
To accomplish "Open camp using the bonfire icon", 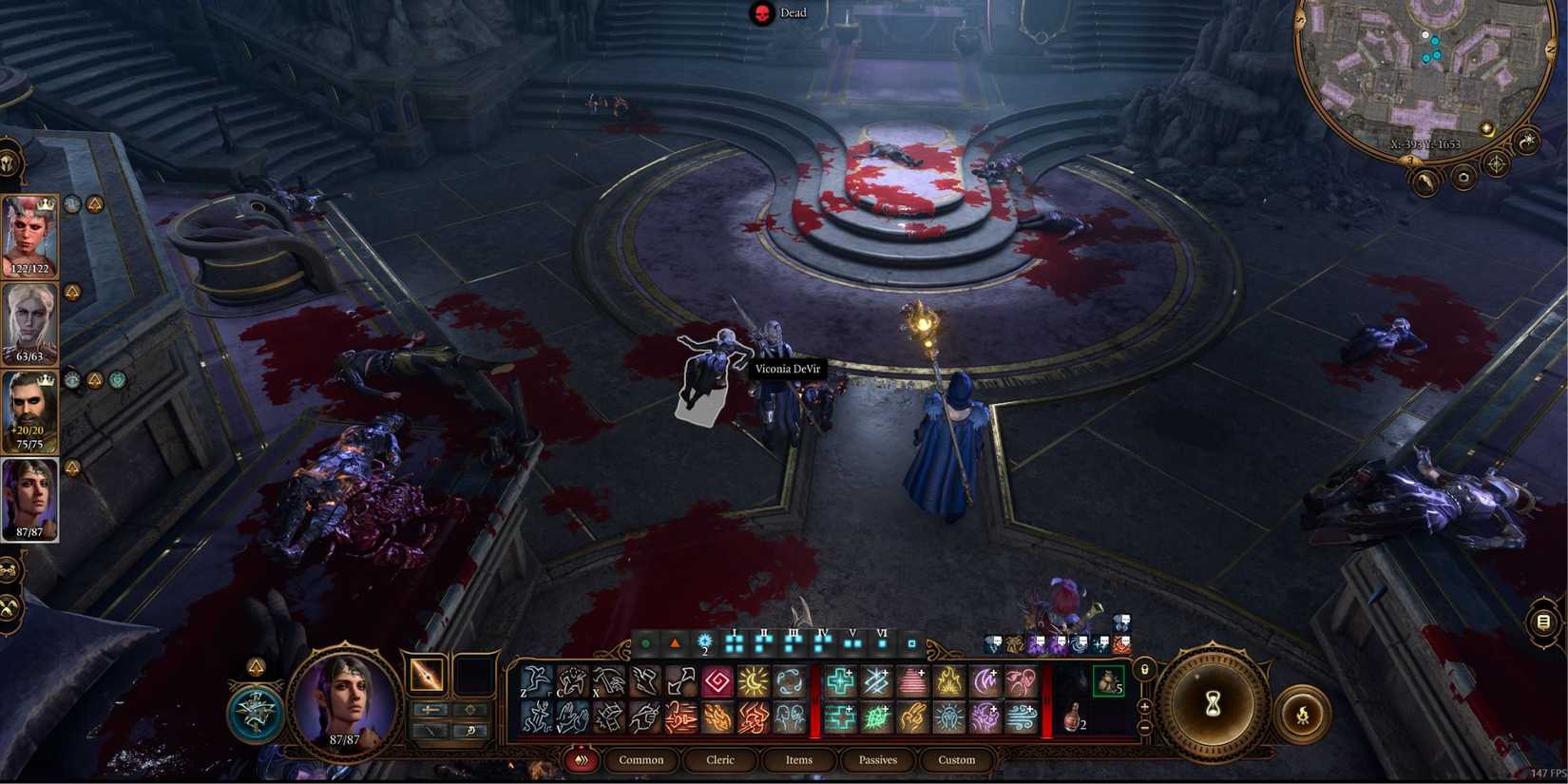I will (1304, 713).
